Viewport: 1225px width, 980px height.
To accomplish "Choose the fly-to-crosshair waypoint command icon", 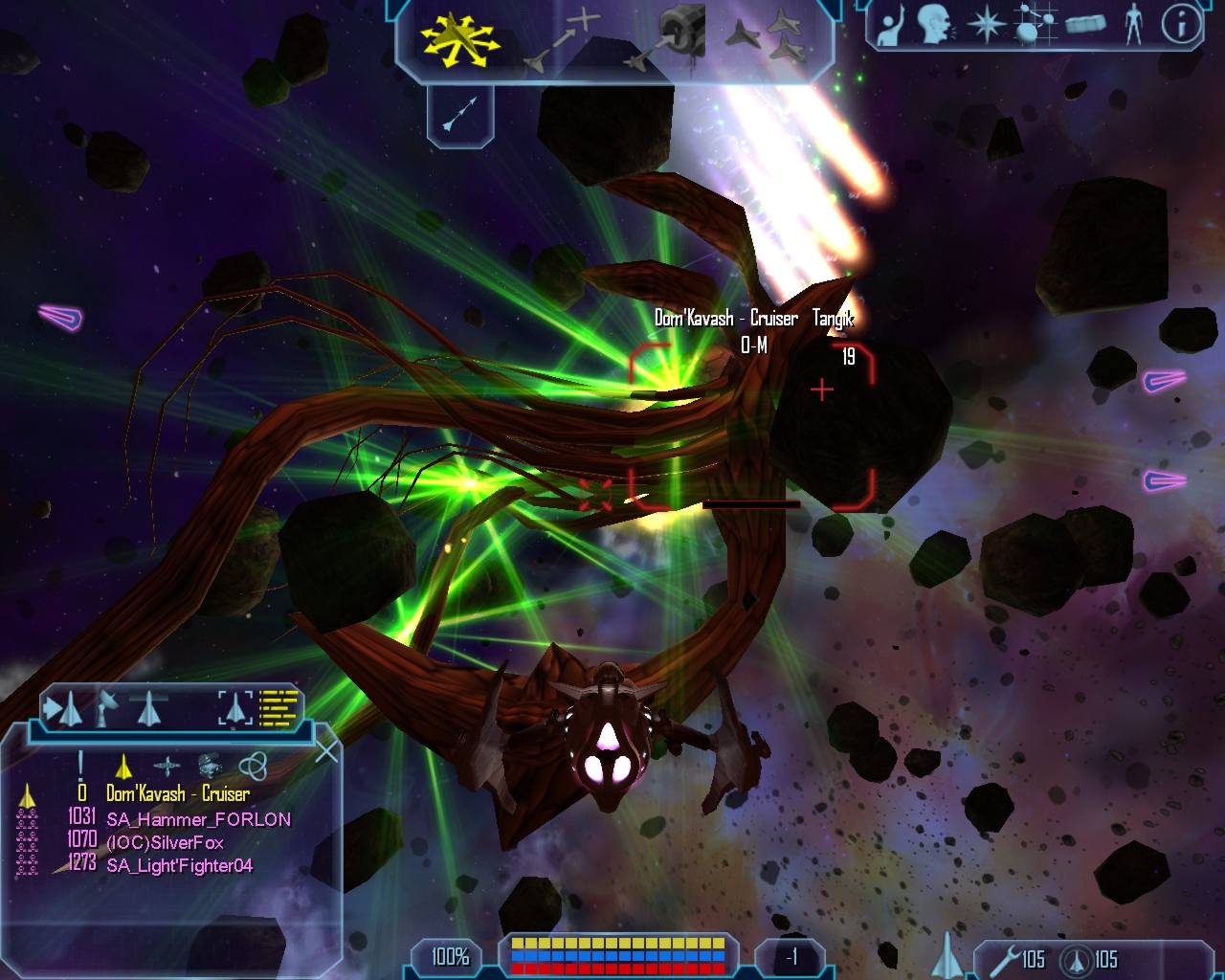I will [x=565, y=40].
